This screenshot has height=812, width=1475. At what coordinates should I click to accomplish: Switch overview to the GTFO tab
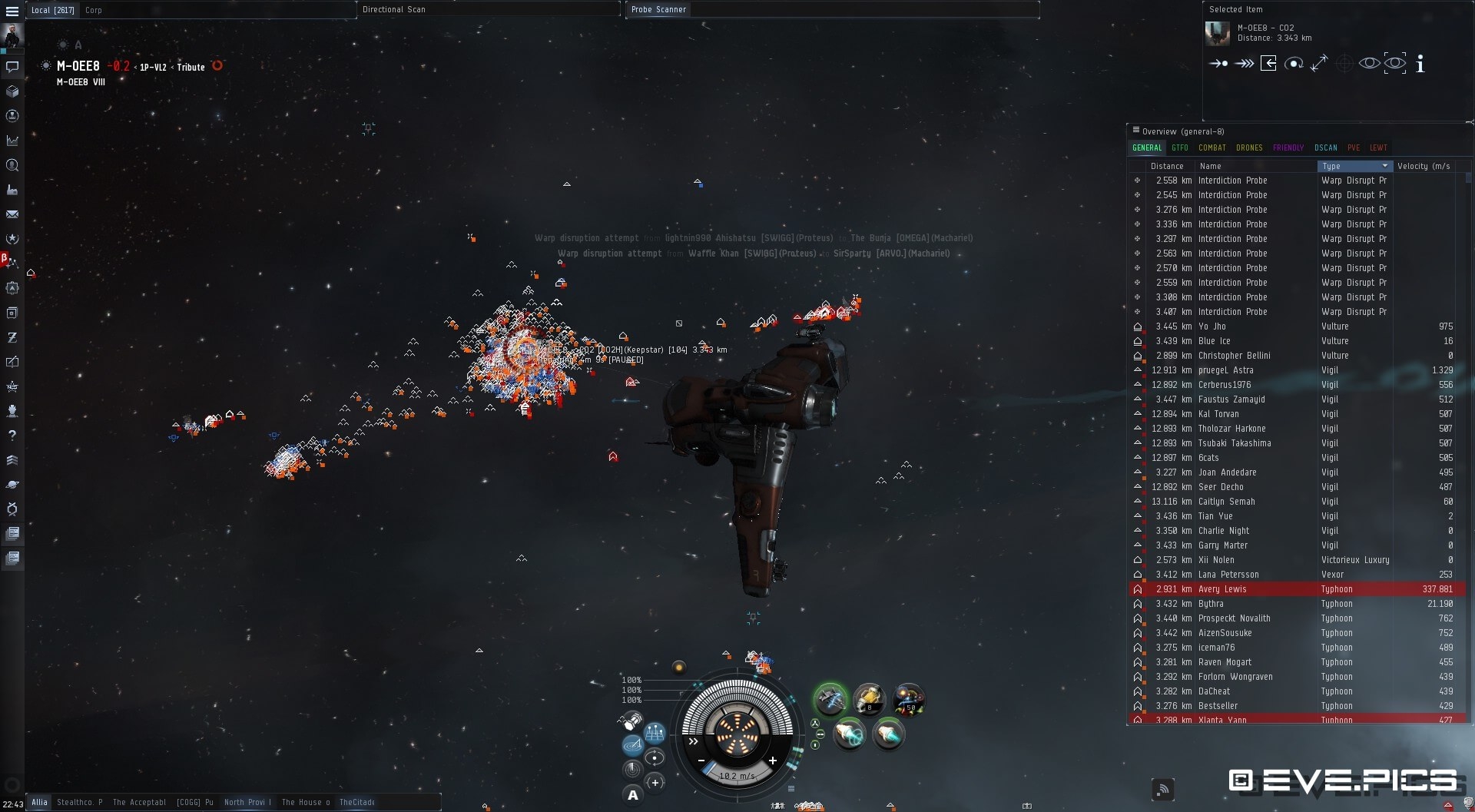pyautogui.click(x=1179, y=147)
